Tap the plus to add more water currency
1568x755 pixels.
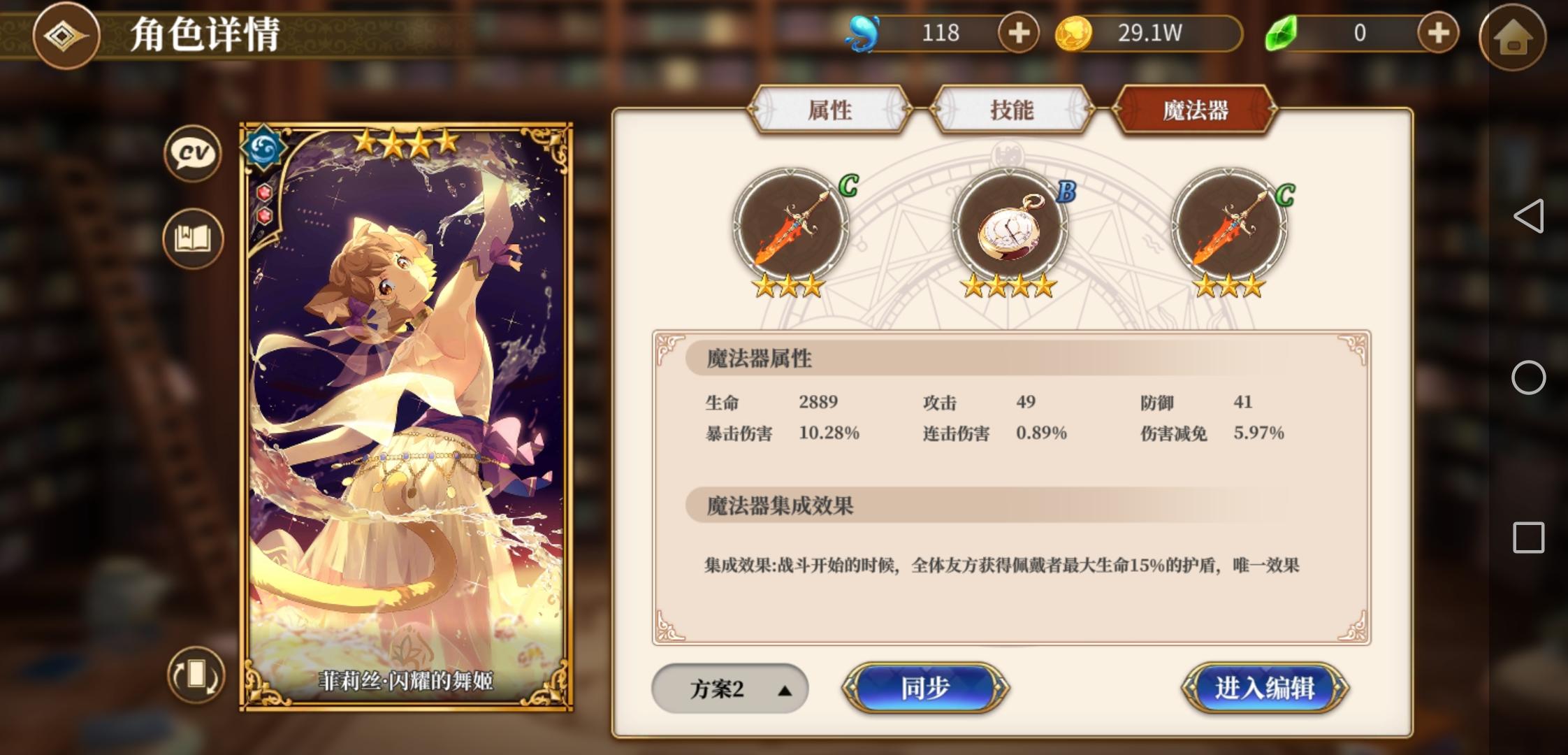point(1017,32)
